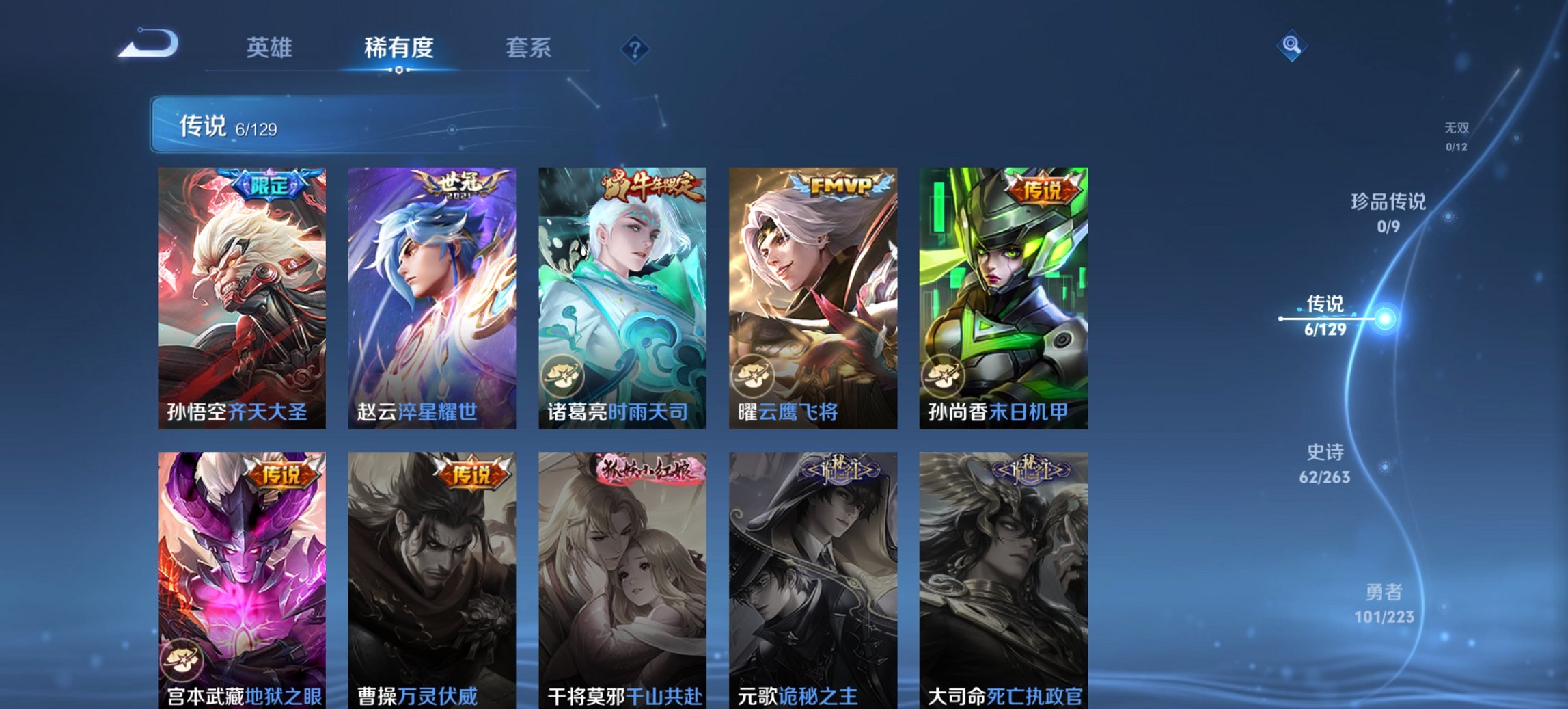Tap the 世冠2021 banner on 赵云 skin
The image size is (1568, 709).
coord(465,188)
